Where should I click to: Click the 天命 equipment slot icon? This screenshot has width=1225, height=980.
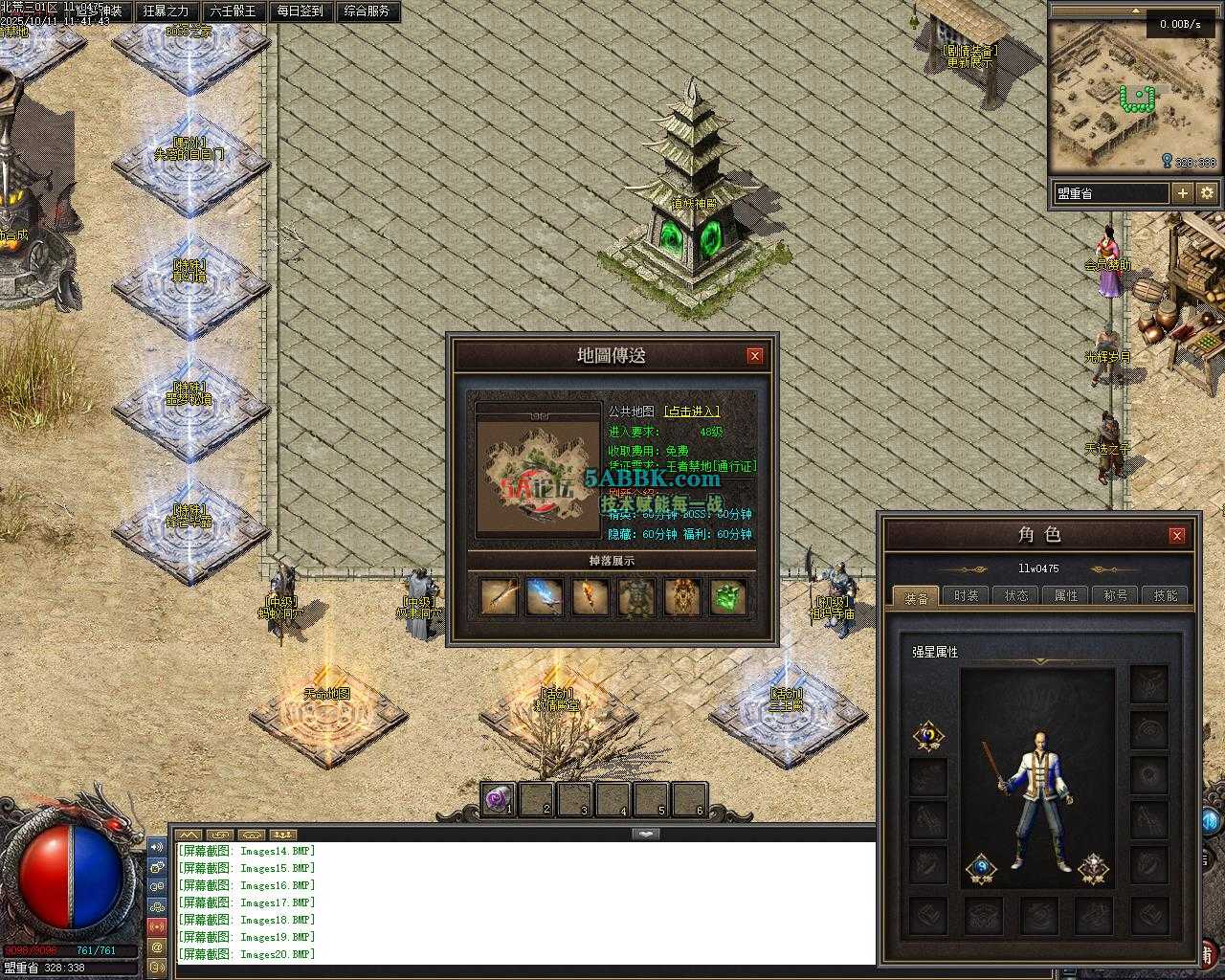[x=927, y=735]
